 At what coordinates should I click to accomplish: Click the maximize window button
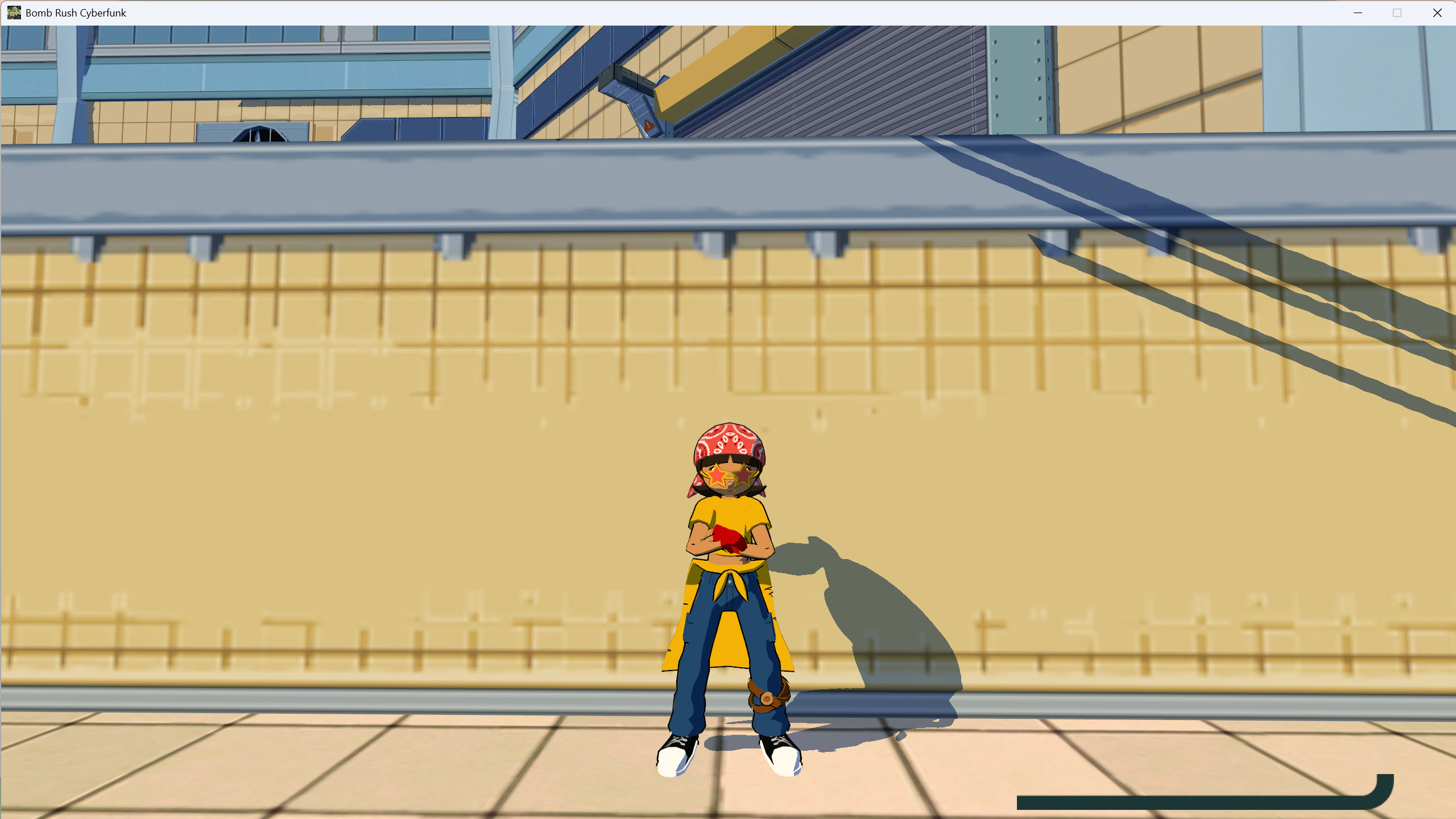pos(1398,13)
